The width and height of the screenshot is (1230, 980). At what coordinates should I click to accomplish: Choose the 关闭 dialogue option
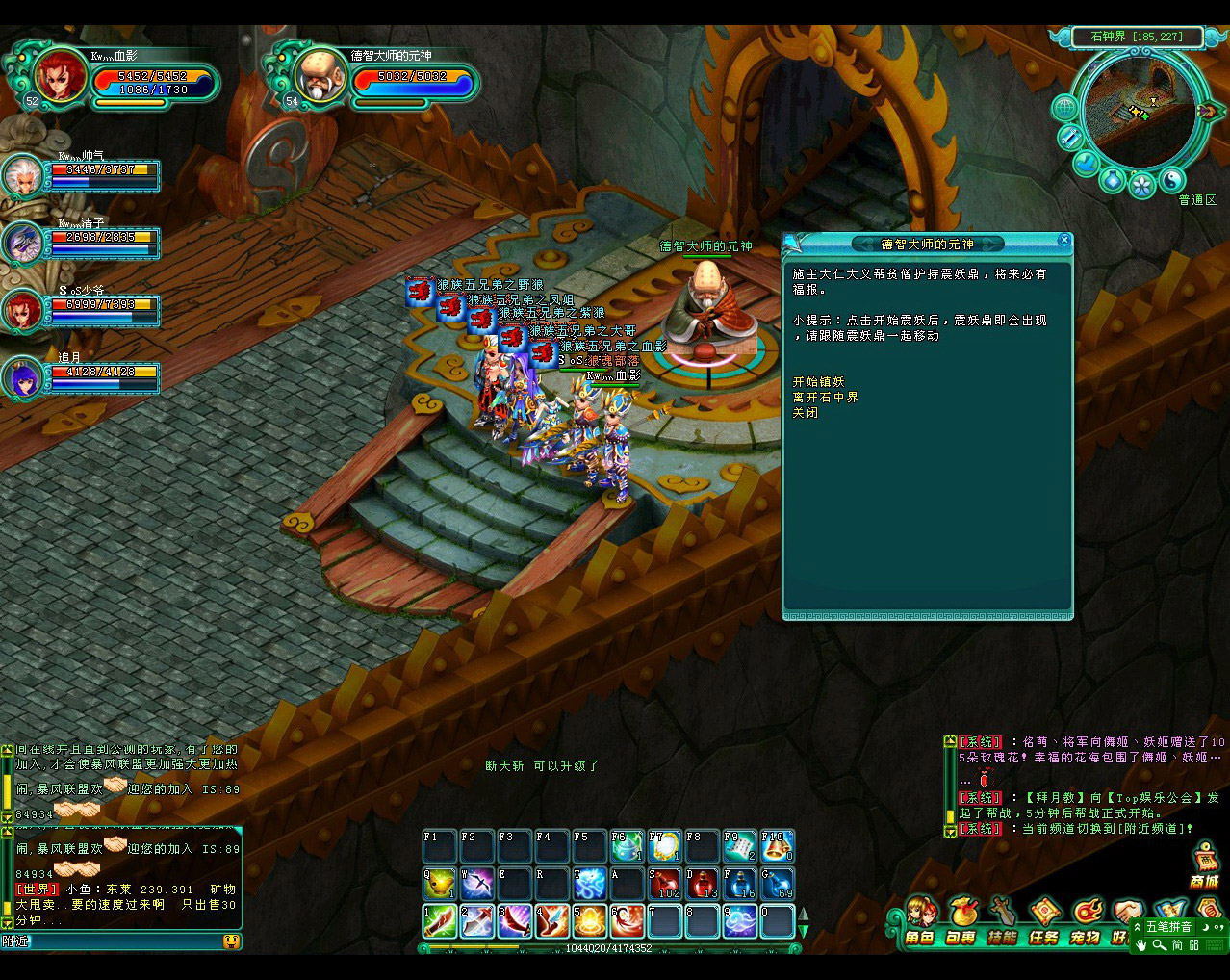(806, 413)
